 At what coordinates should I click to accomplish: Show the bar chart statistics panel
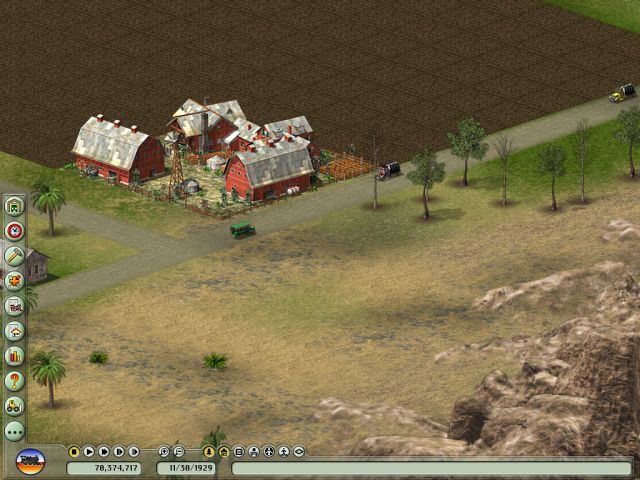(14, 355)
